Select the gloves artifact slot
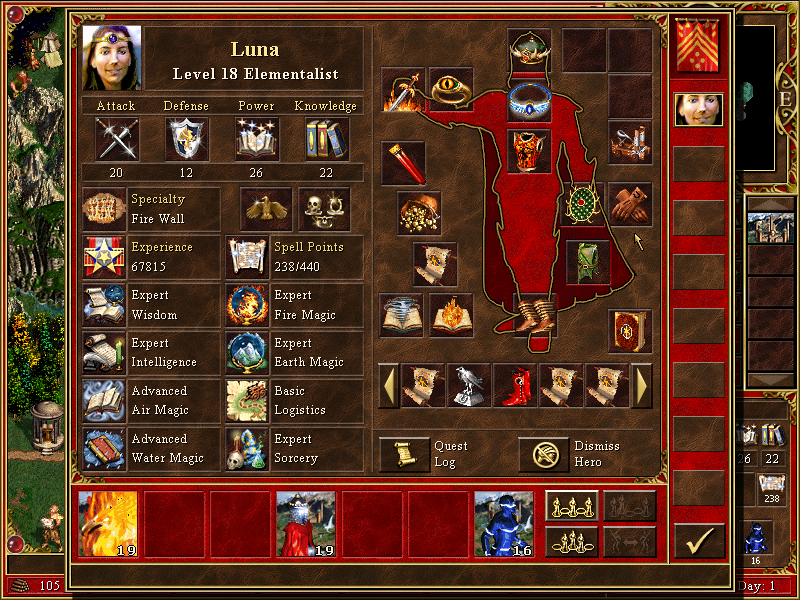 click(629, 205)
